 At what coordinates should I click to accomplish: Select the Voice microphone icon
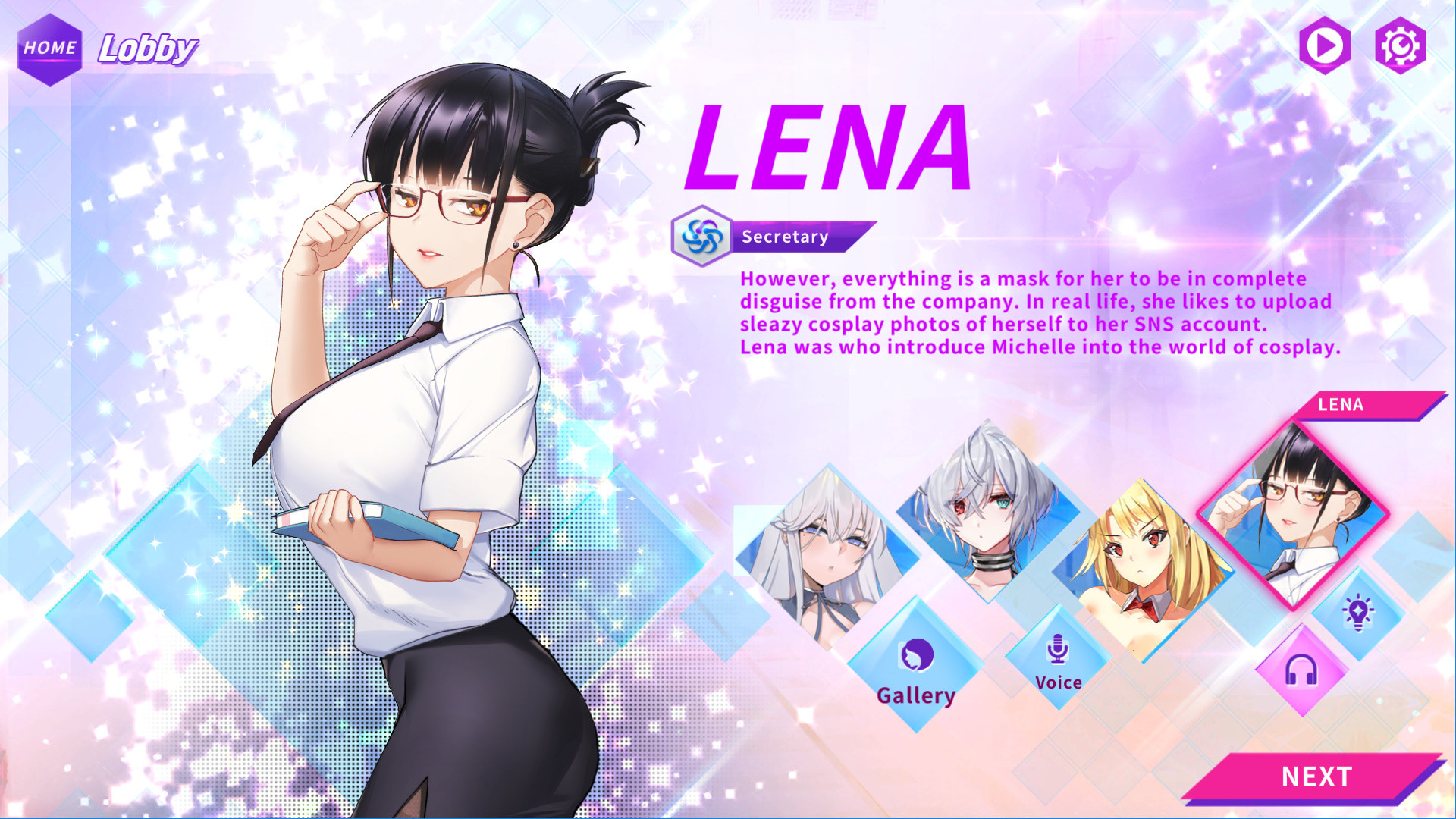[1057, 648]
